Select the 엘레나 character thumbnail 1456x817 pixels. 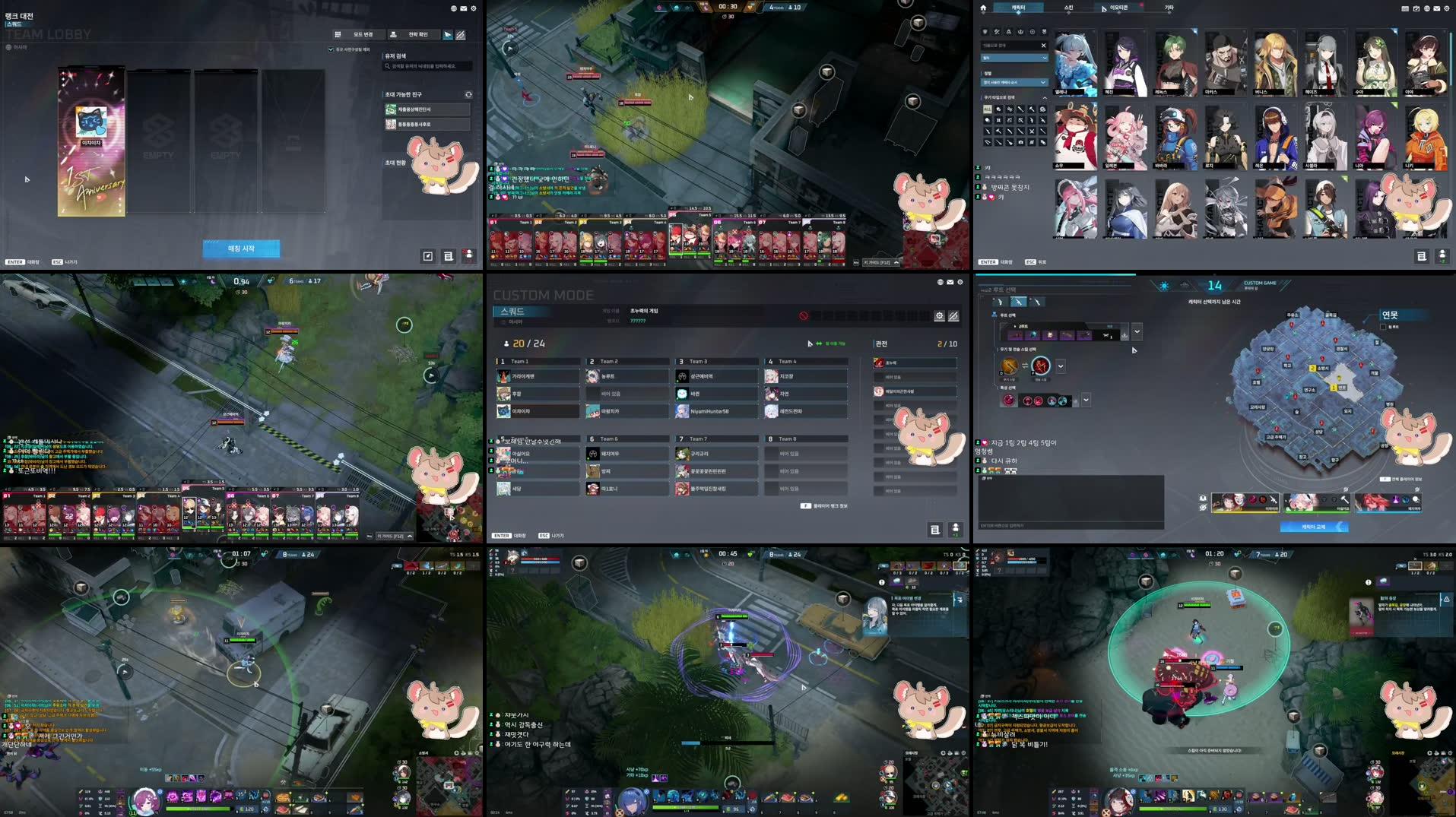(1077, 63)
